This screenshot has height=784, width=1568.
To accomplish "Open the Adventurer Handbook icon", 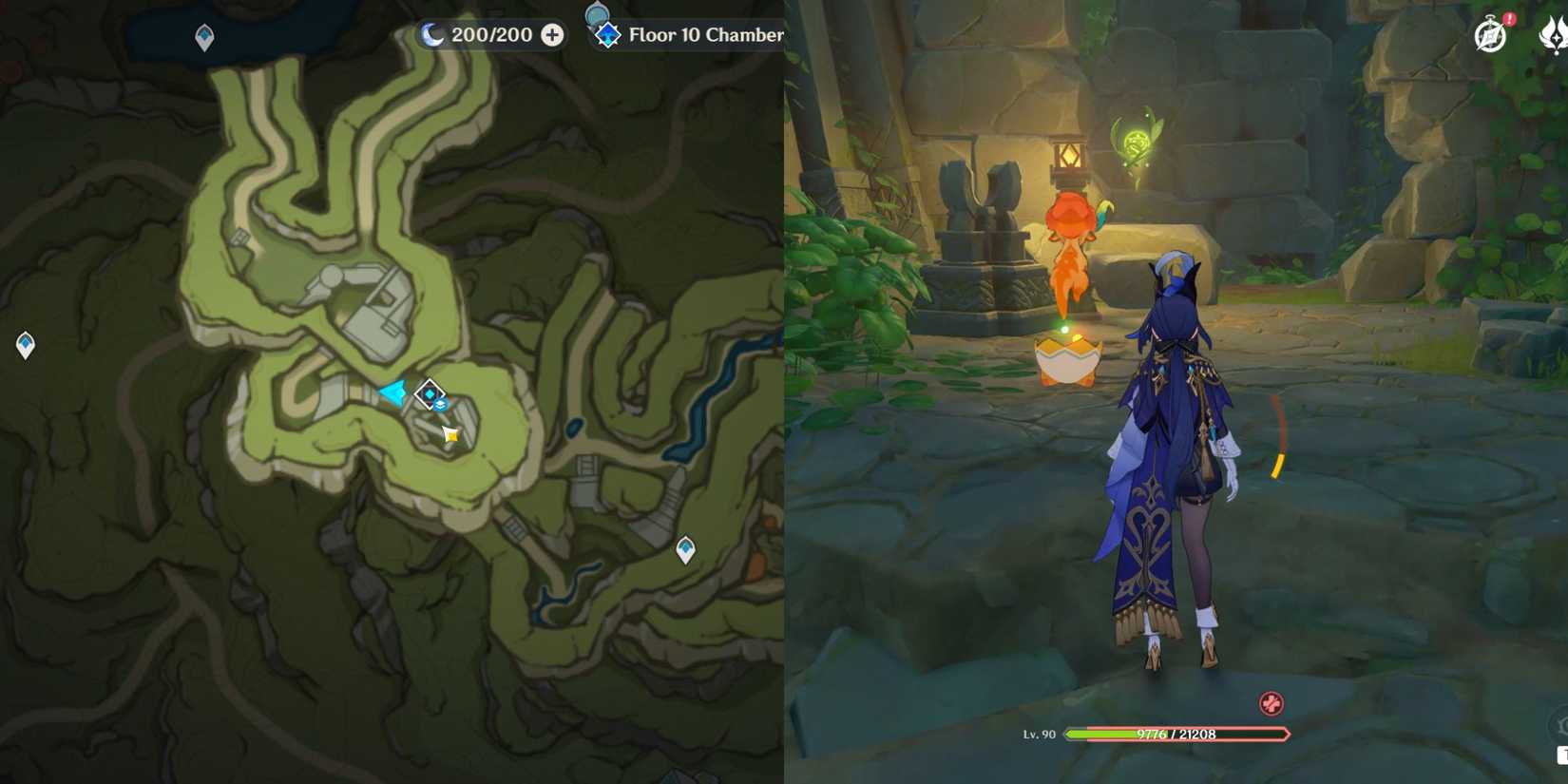I will coord(1489,35).
